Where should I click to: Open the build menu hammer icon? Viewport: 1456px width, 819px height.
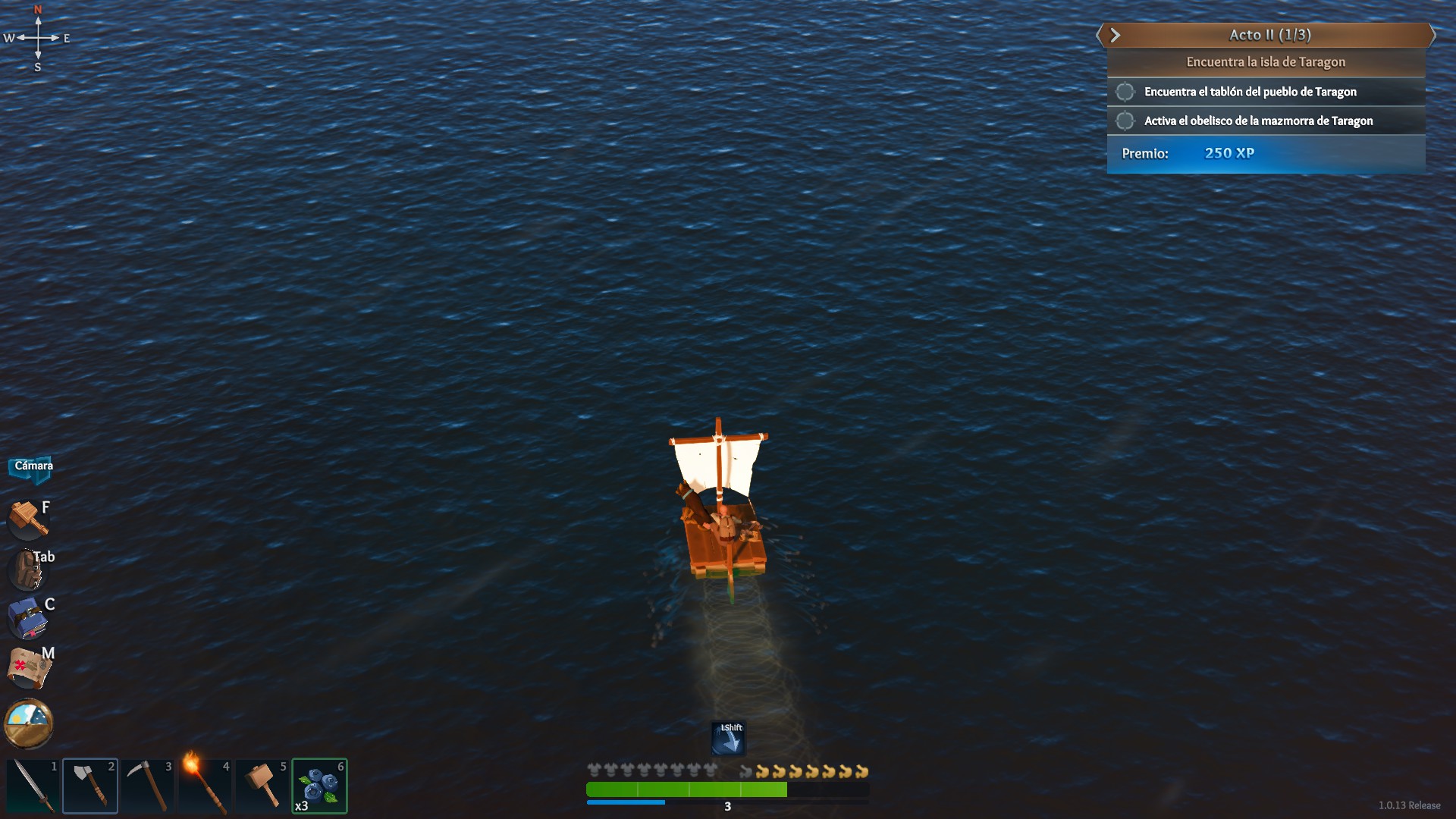coord(28,519)
